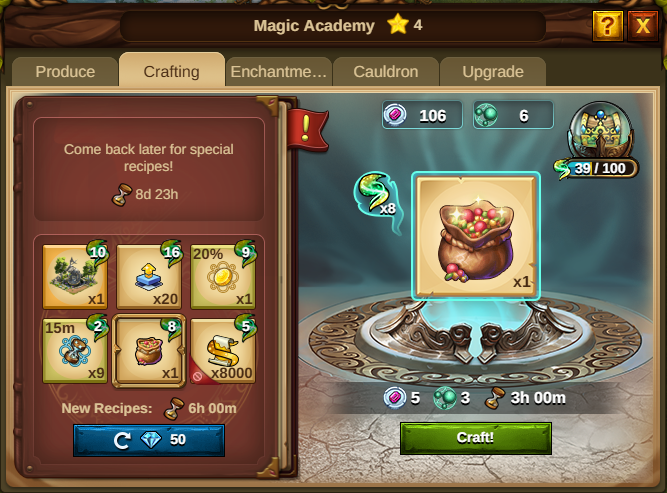Select the Cauldron tab
This screenshot has height=493, width=667.
384,72
